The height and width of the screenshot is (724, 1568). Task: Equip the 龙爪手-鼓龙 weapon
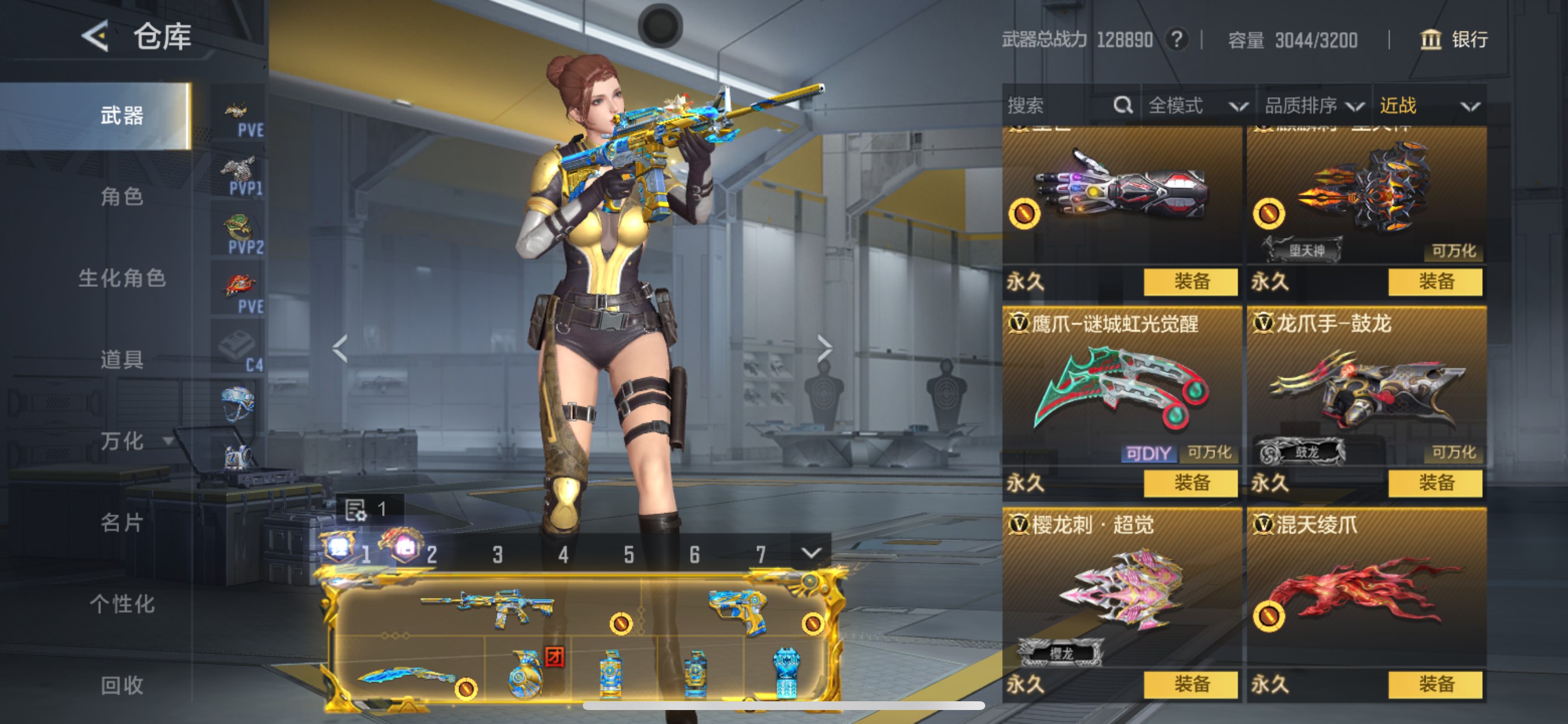click(x=1436, y=483)
